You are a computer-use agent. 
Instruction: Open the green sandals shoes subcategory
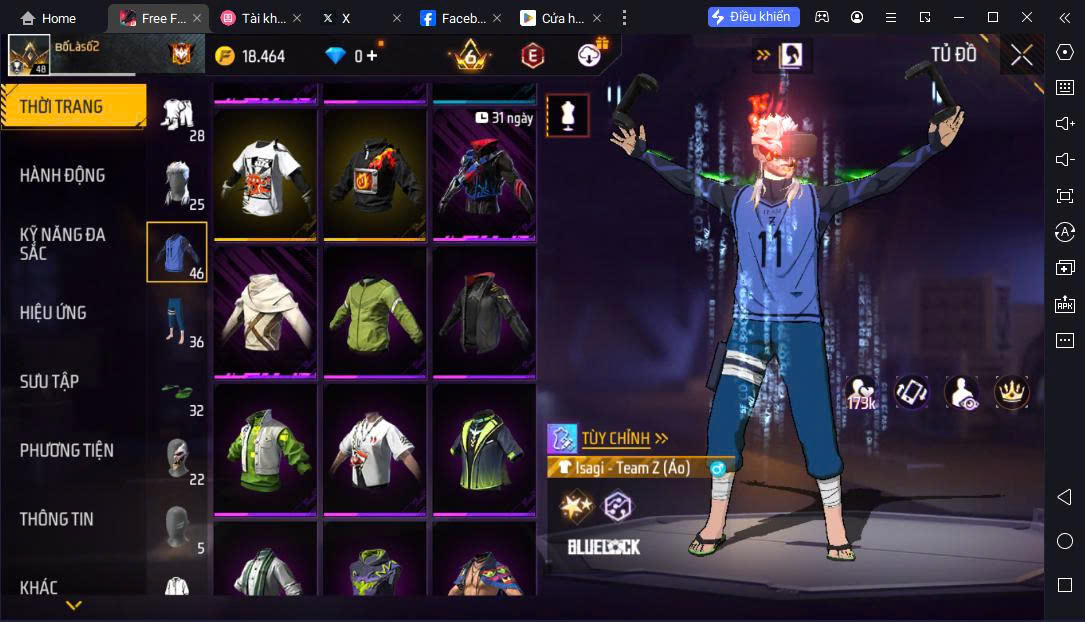click(x=177, y=390)
